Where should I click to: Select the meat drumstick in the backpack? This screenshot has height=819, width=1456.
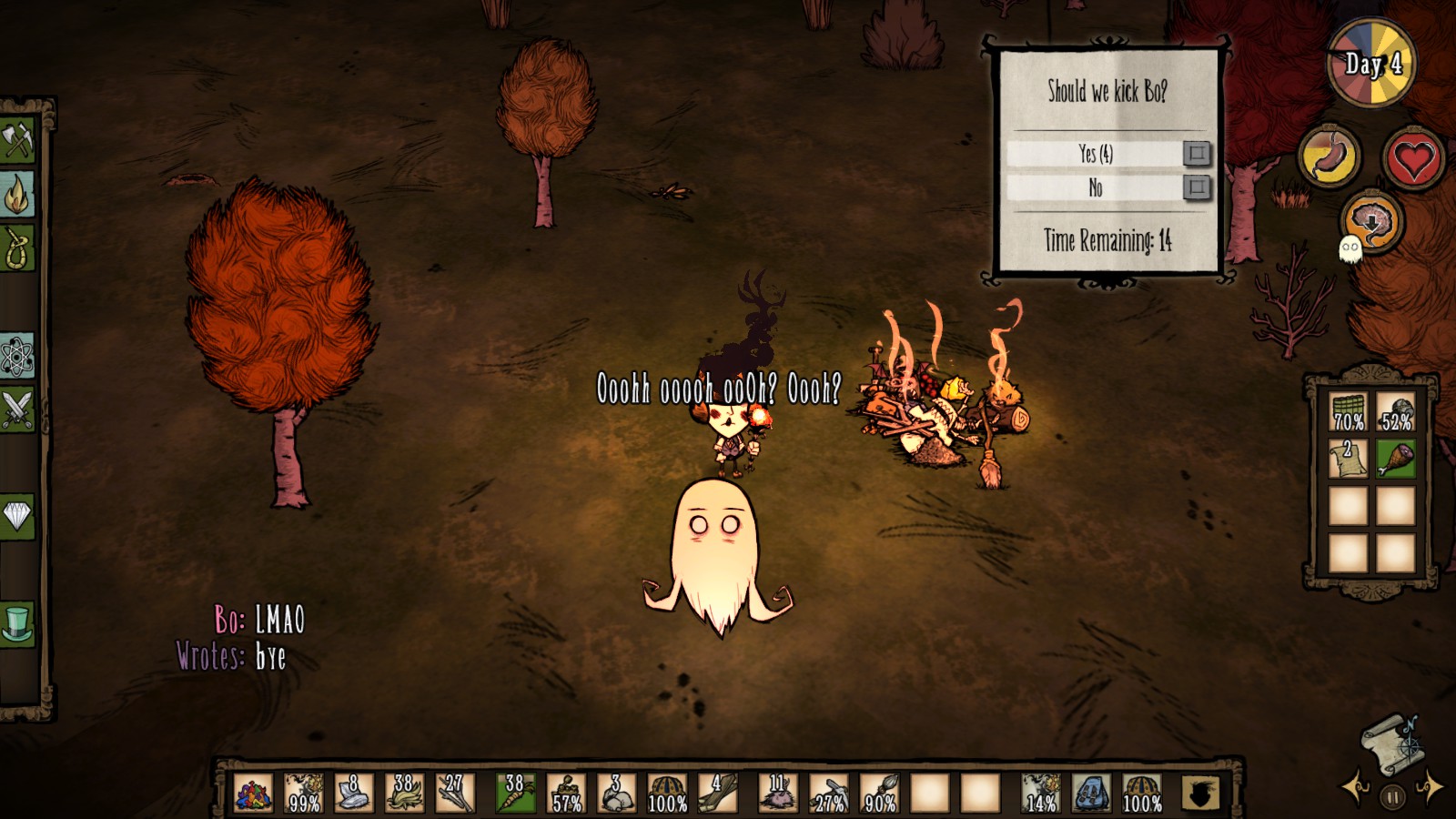point(1395,458)
